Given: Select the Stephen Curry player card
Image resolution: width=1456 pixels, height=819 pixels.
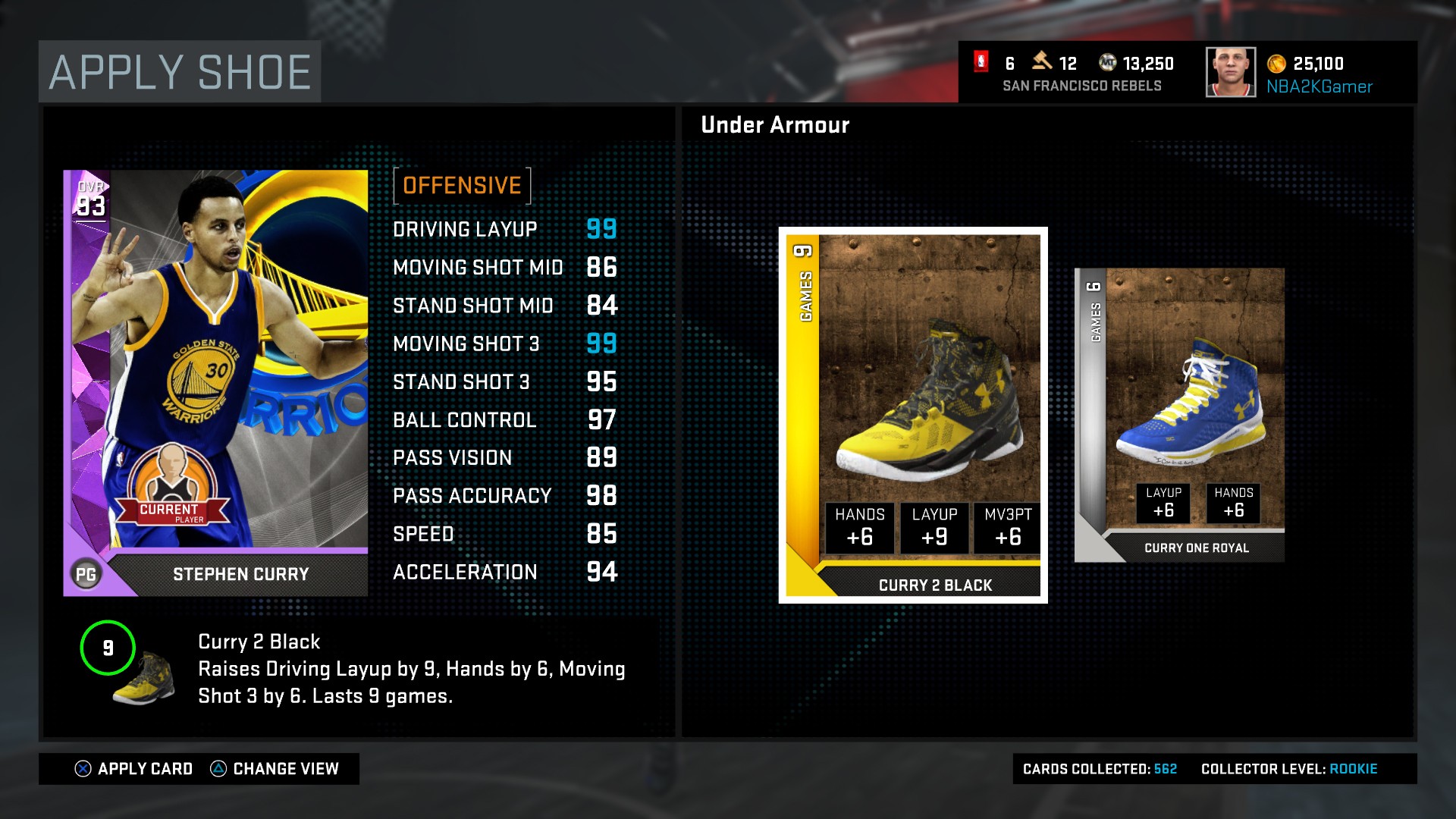Looking at the screenshot, I should pyautogui.click(x=215, y=383).
